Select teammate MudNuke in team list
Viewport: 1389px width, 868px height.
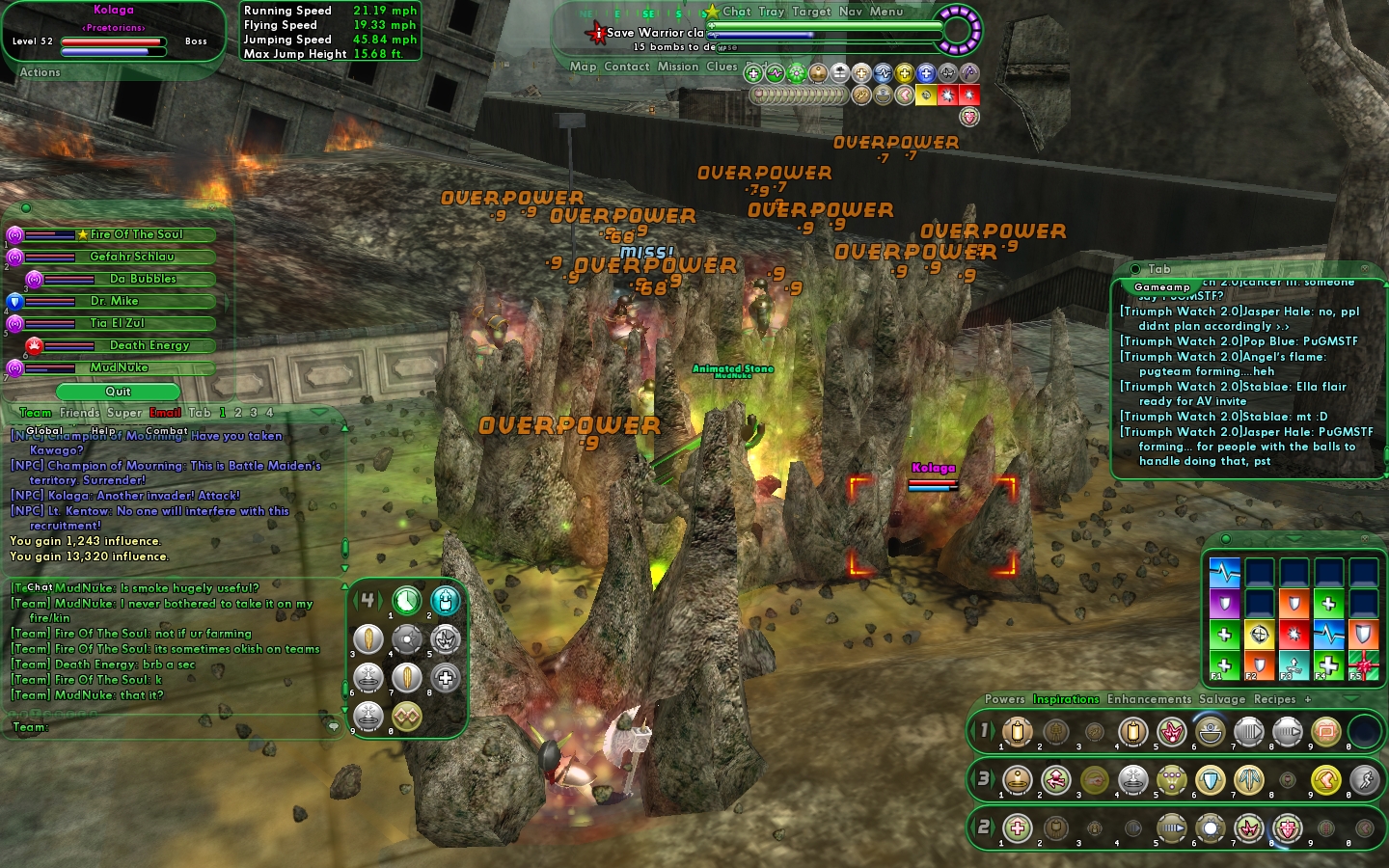click(x=119, y=367)
